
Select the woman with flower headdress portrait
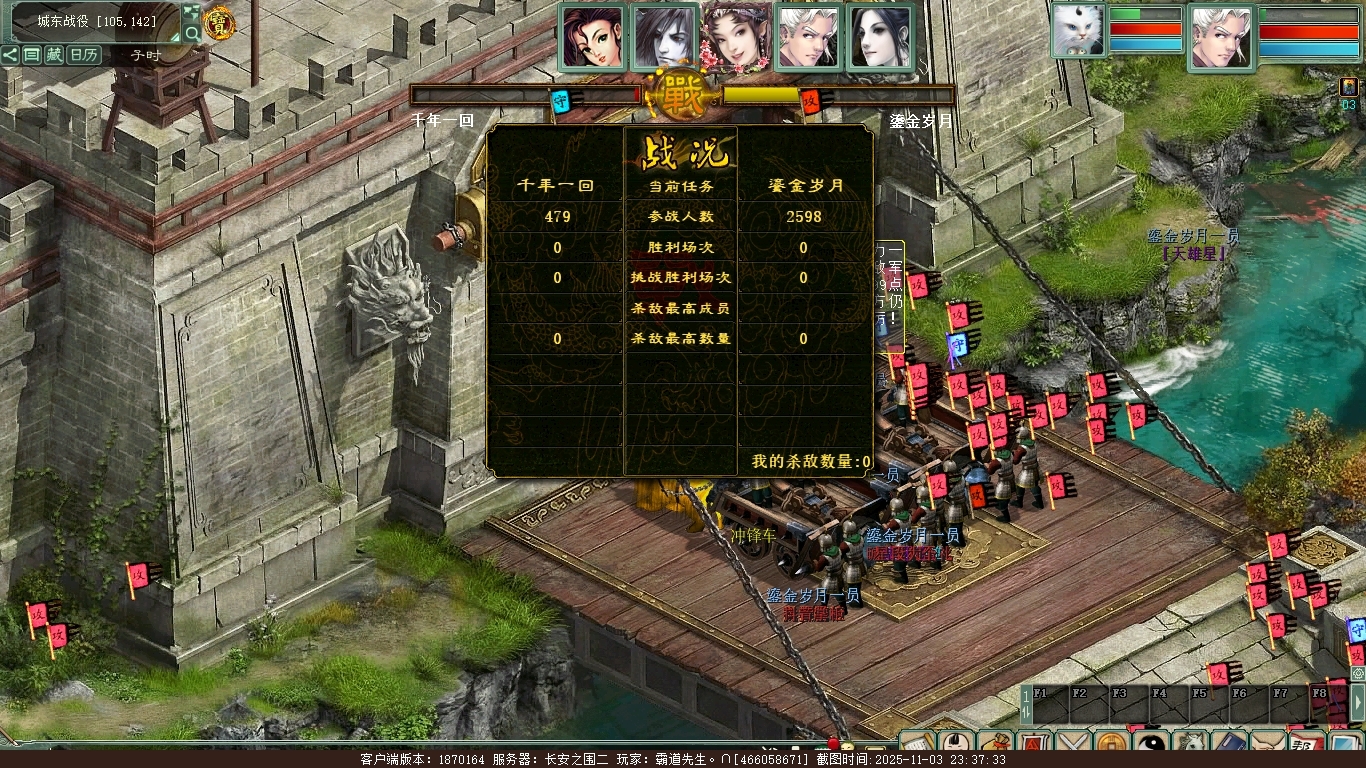[736, 37]
